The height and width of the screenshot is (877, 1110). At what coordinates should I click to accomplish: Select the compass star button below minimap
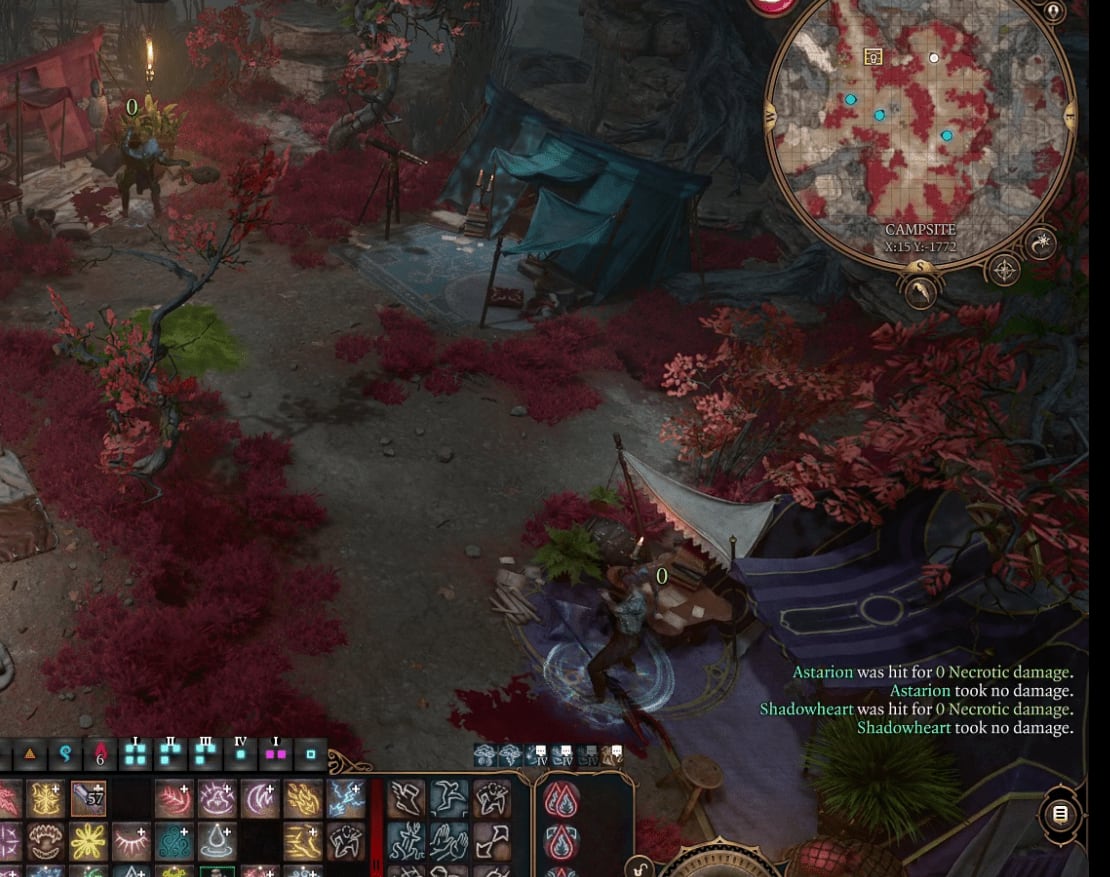(x=1003, y=269)
